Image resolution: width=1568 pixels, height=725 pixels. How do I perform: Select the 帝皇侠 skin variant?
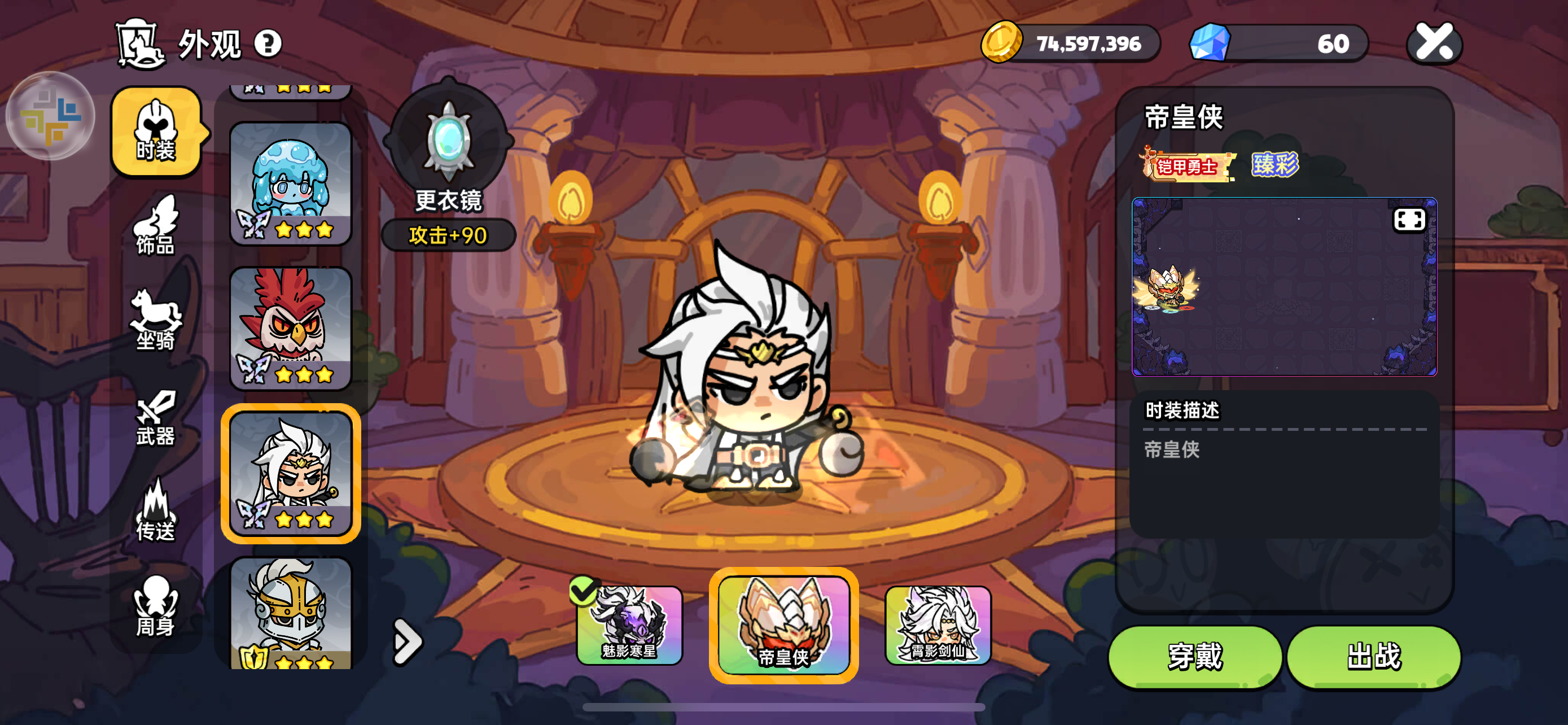pyautogui.click(x=783, y=625)
